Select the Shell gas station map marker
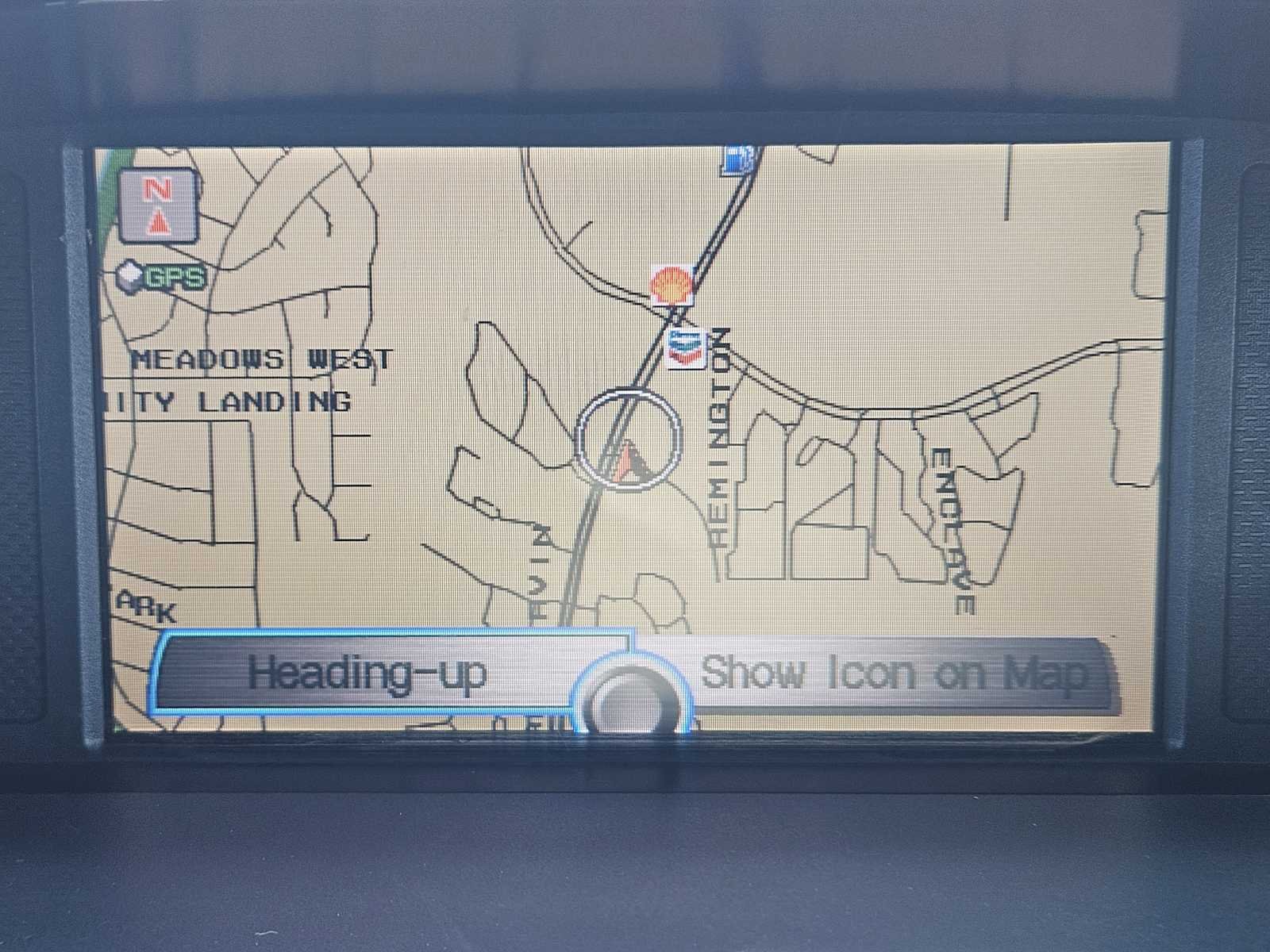 [671, 285]
